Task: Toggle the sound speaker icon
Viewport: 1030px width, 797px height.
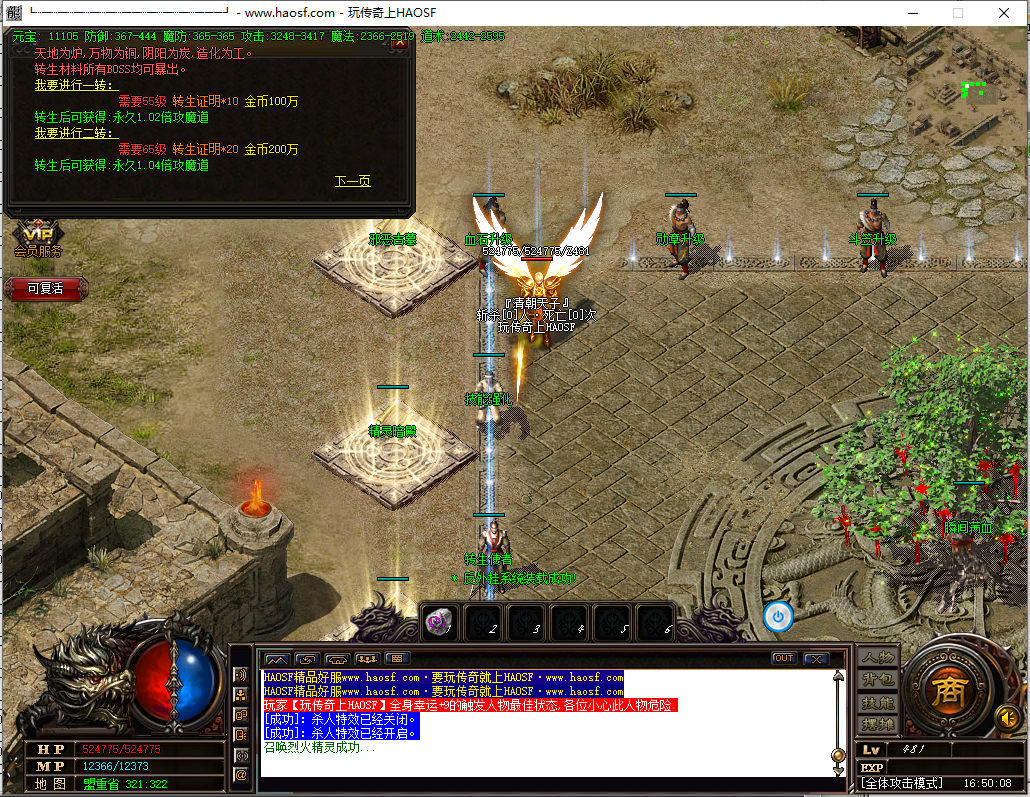Action: (1009, 717)
